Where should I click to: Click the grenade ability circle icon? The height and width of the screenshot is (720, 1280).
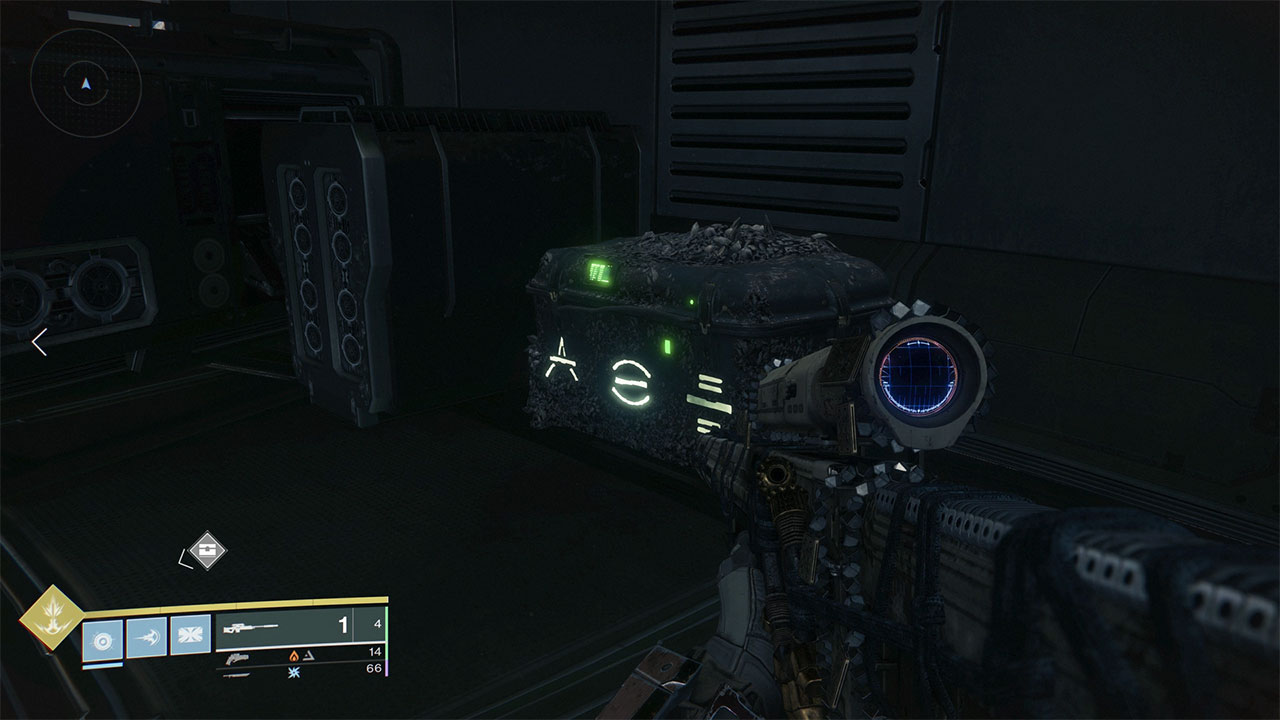click(102, 642)
